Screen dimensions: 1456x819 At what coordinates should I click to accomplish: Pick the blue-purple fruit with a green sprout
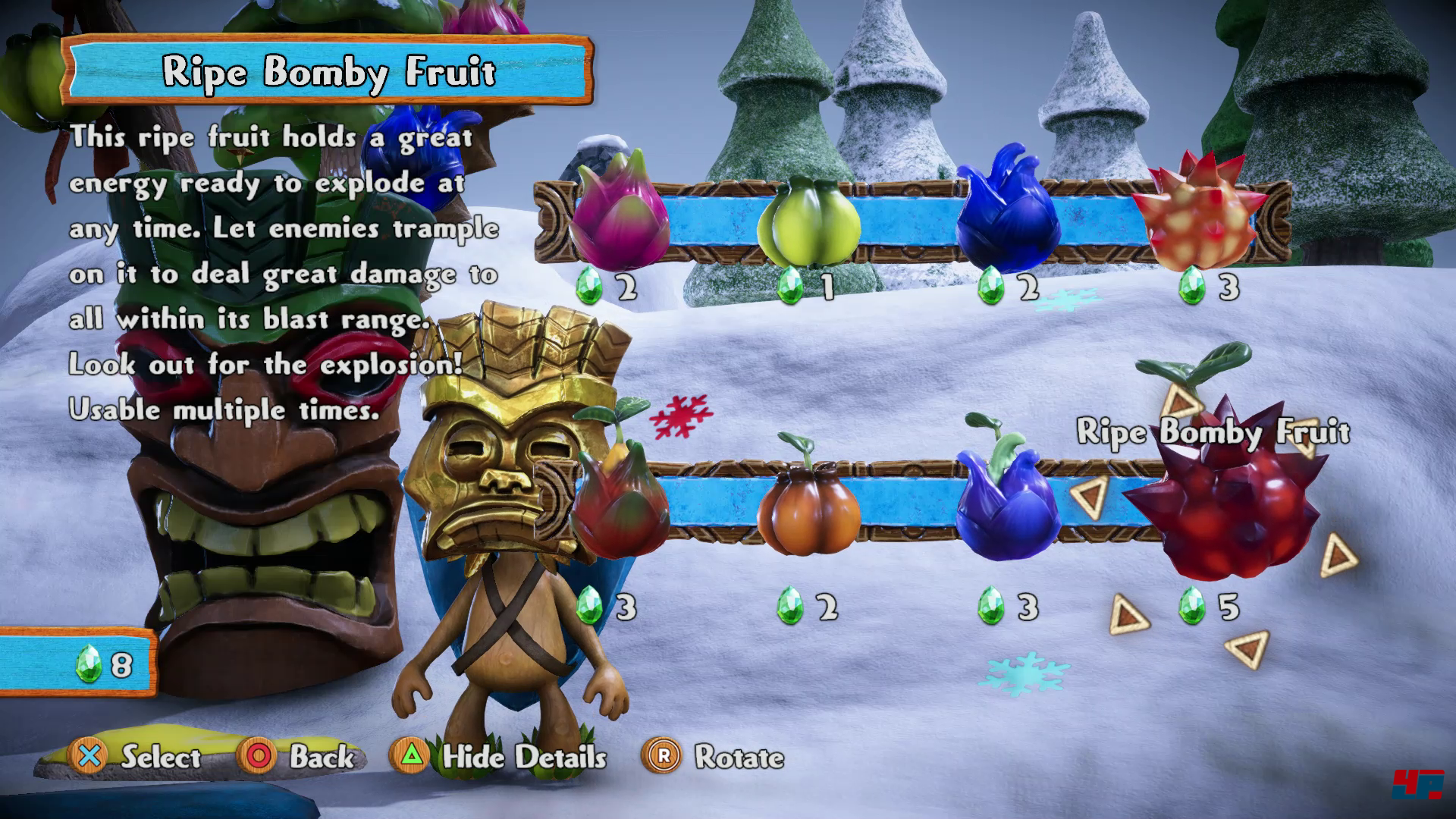(x=1006, y=500)
